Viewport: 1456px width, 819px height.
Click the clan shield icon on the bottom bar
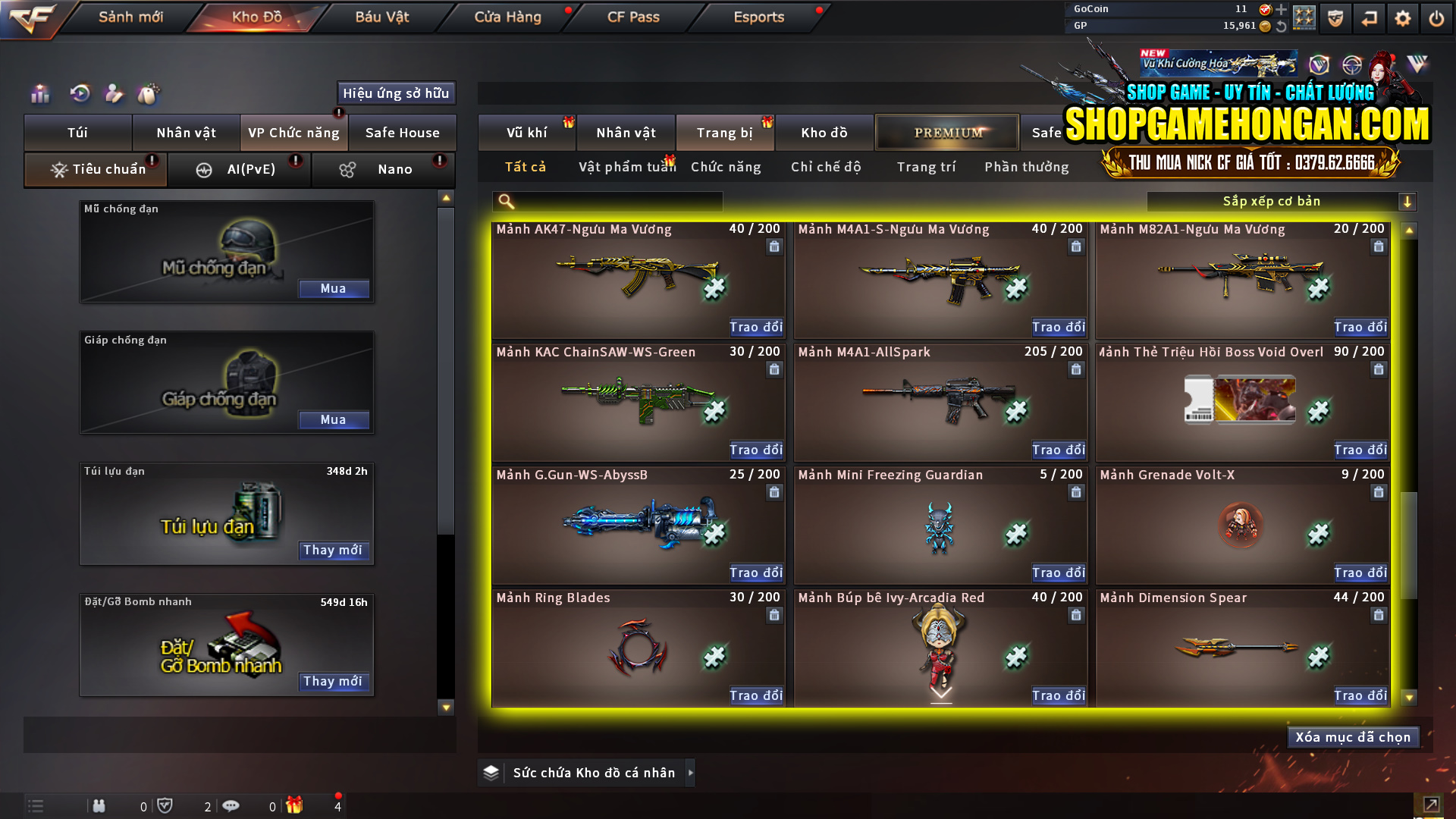point(166,805)
